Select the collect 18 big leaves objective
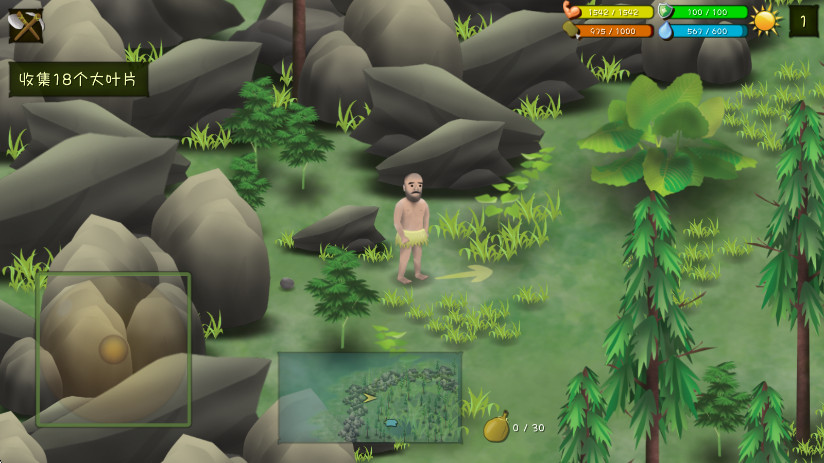 pos(78,80)
